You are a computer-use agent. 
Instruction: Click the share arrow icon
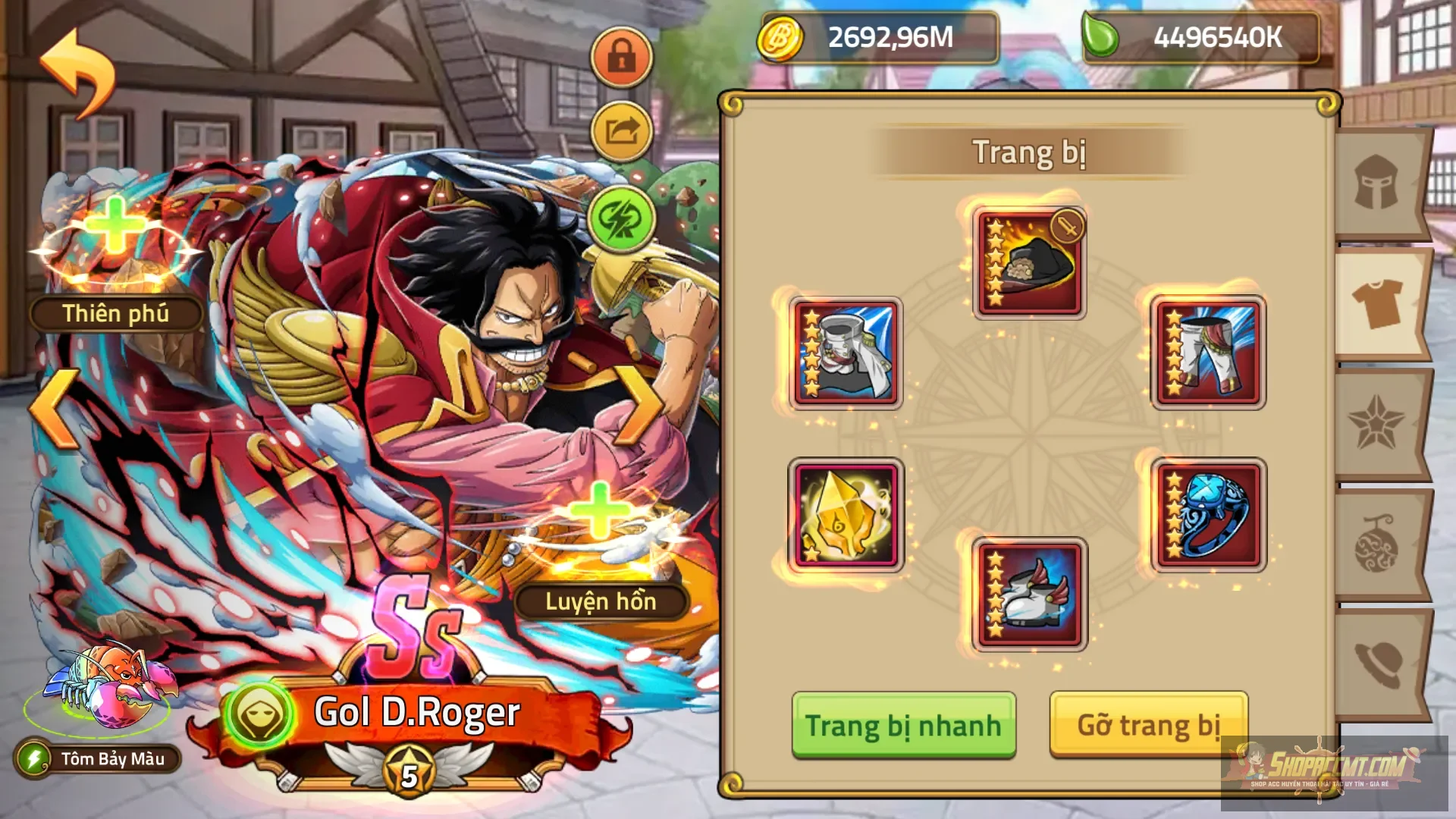620,130
